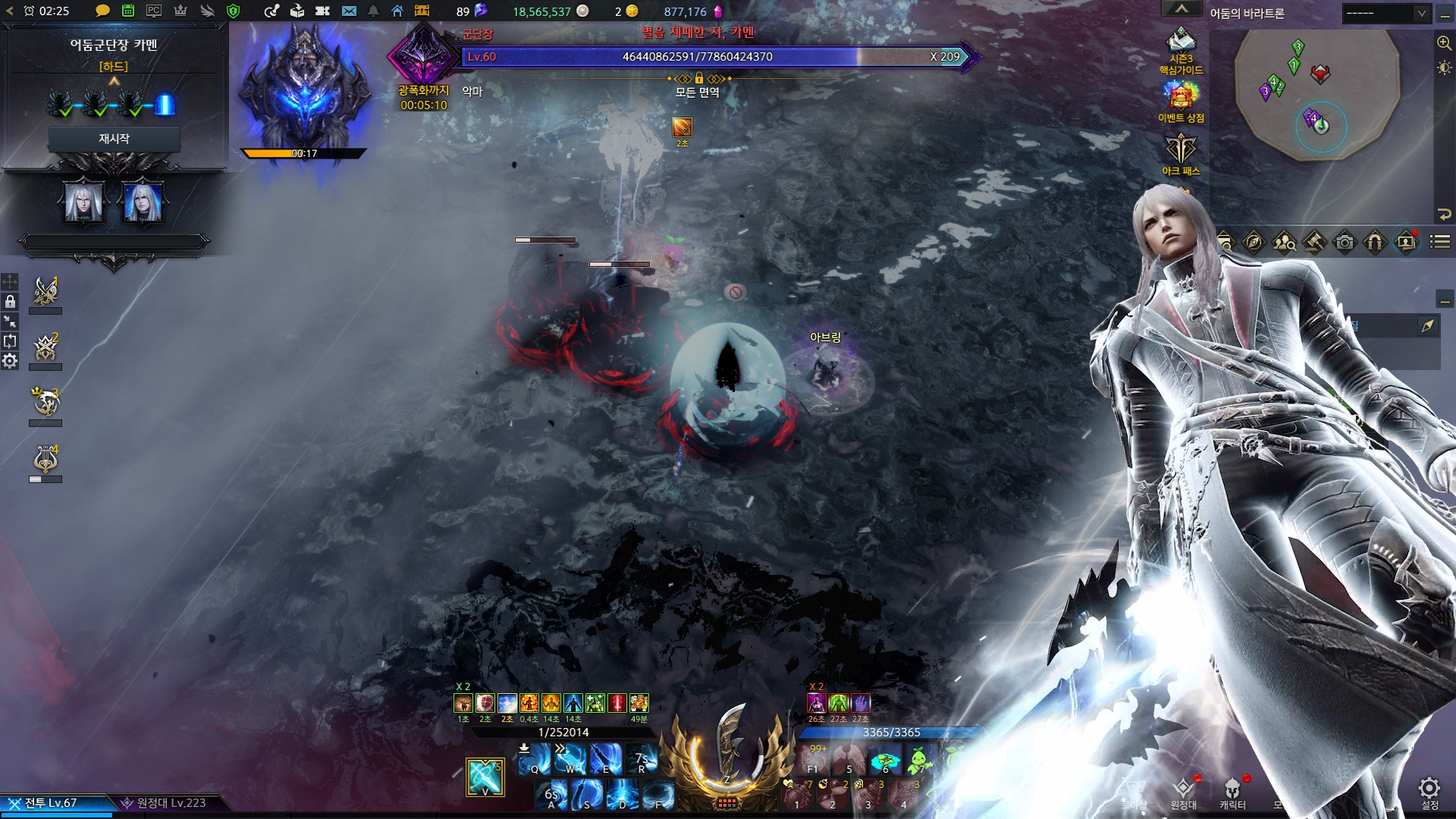Open the yellow chat bubble icon
This screenshot has width=1456, height=819.
[x=102, y=11]
